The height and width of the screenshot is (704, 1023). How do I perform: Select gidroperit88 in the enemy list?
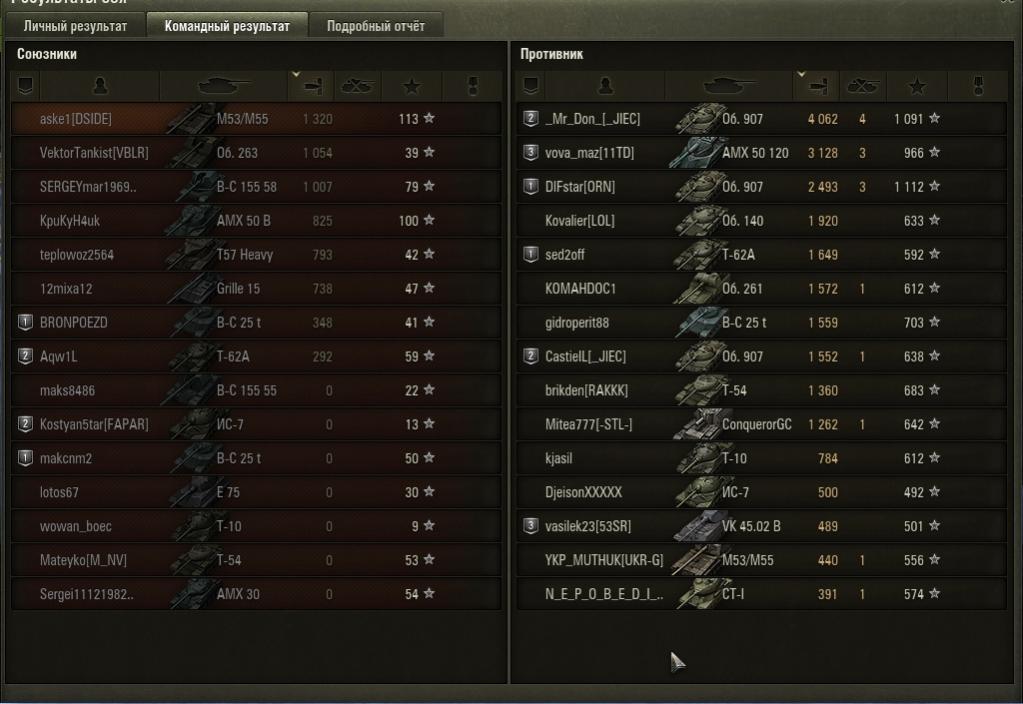[760, 323]
